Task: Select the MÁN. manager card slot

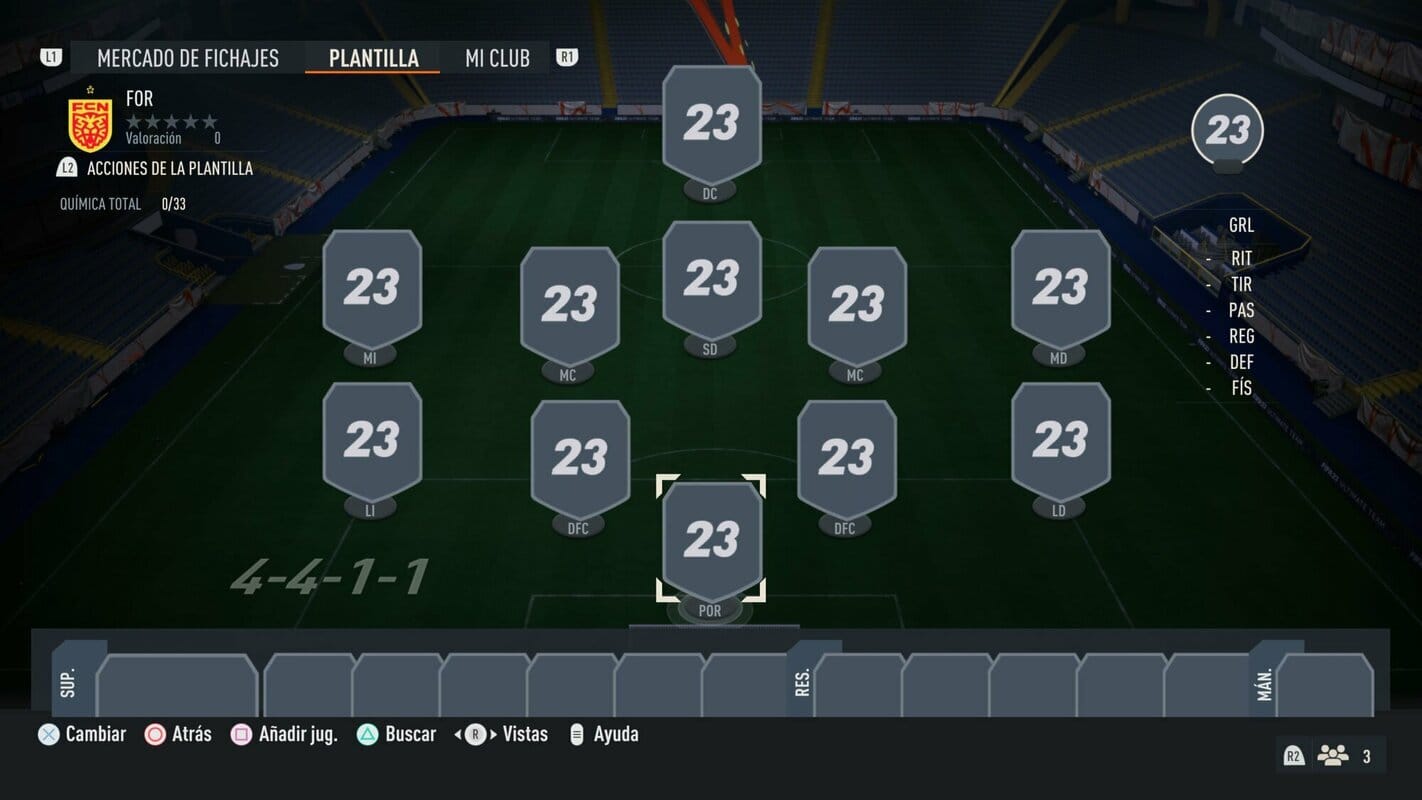Action: [1324, 685]
